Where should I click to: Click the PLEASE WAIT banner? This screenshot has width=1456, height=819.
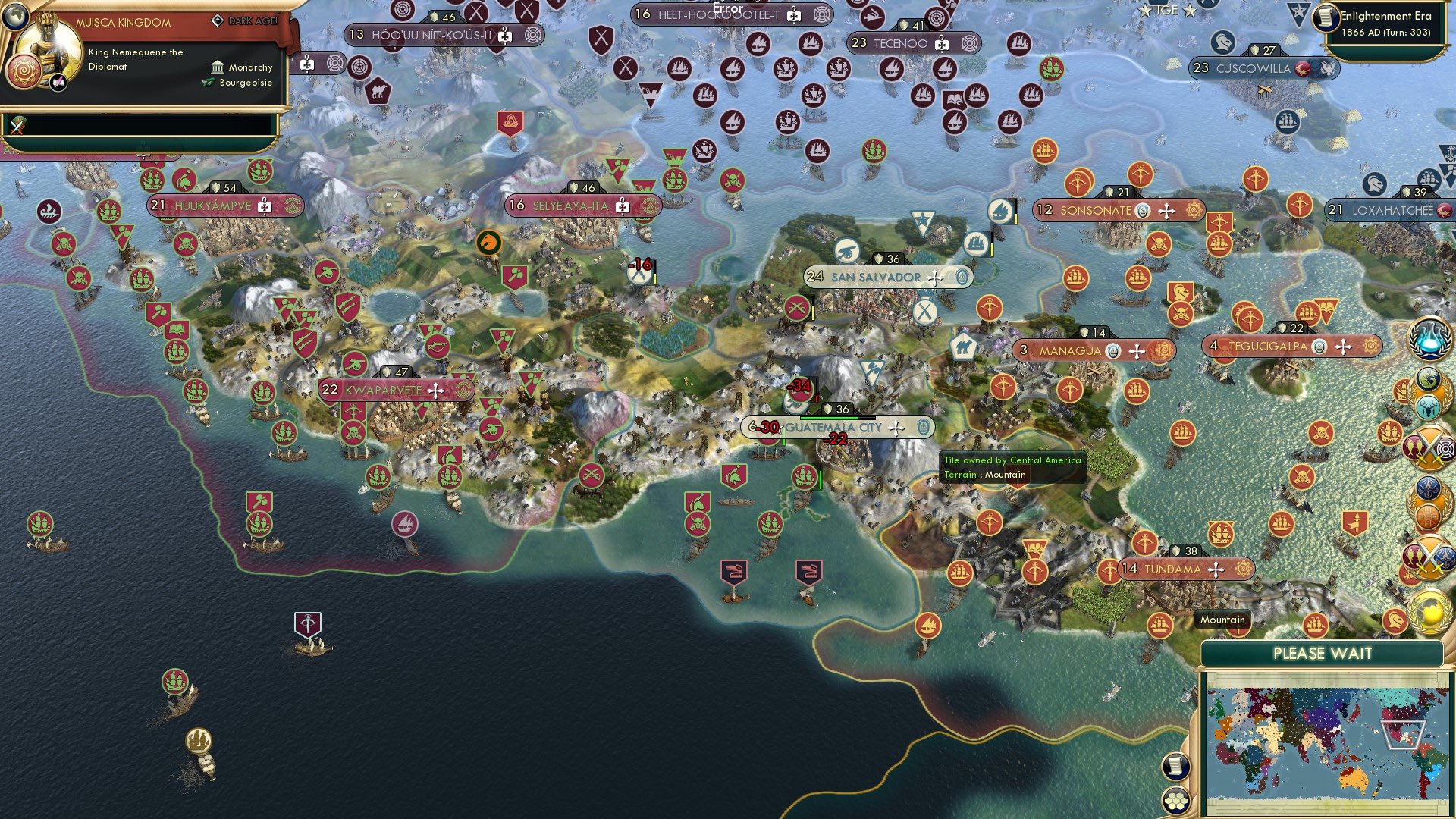point(1324,653)
